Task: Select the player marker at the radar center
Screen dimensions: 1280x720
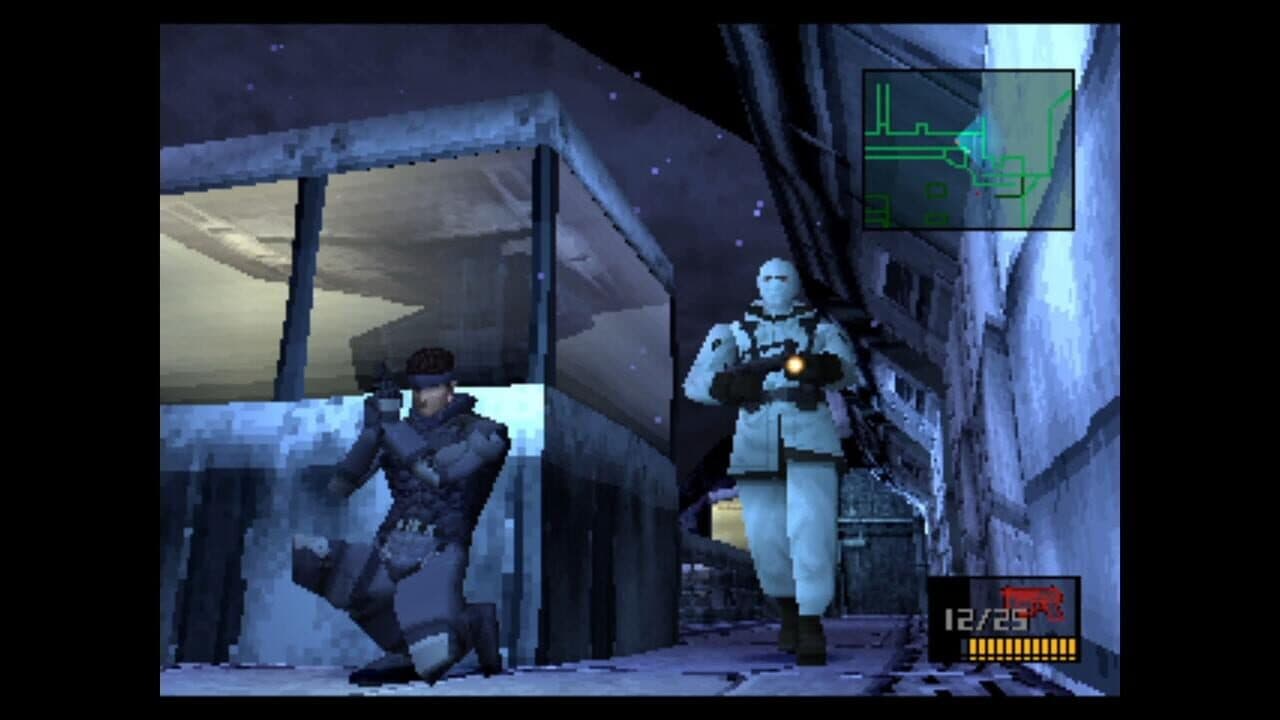Action: tap(966, 150)
